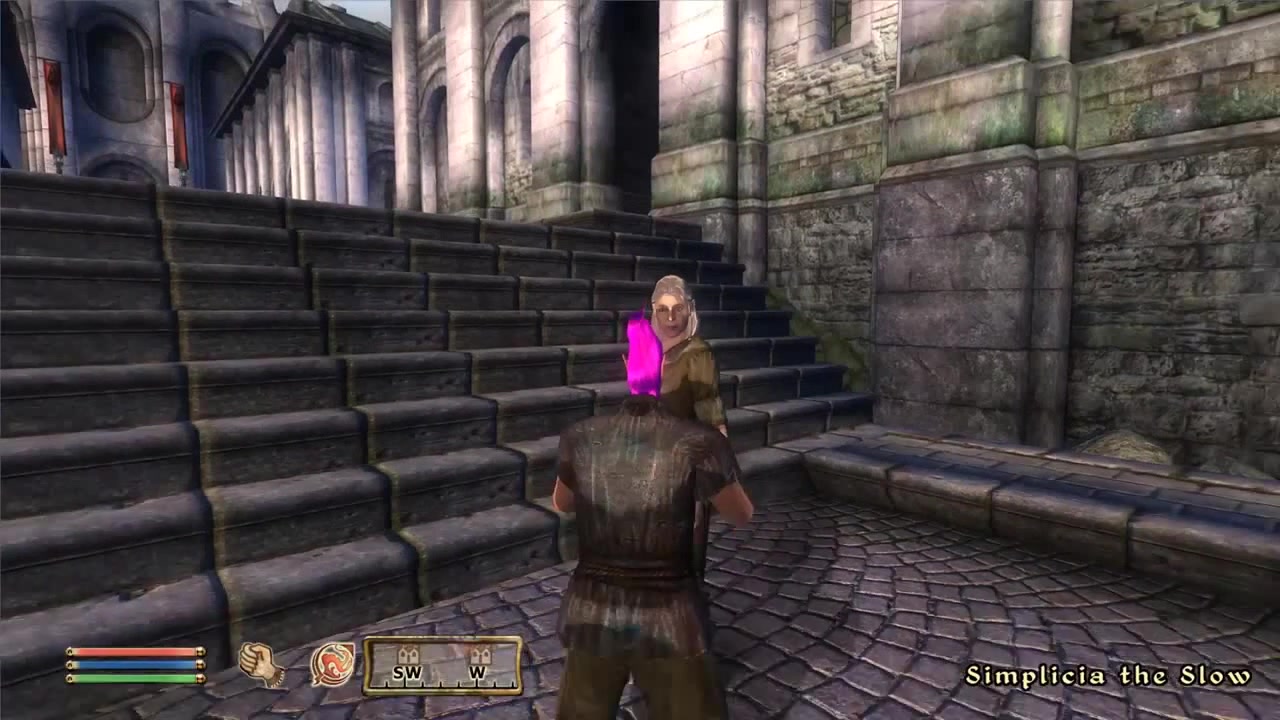Click the W direction label on the compass
1280x720 pixels.
(478, 671)
